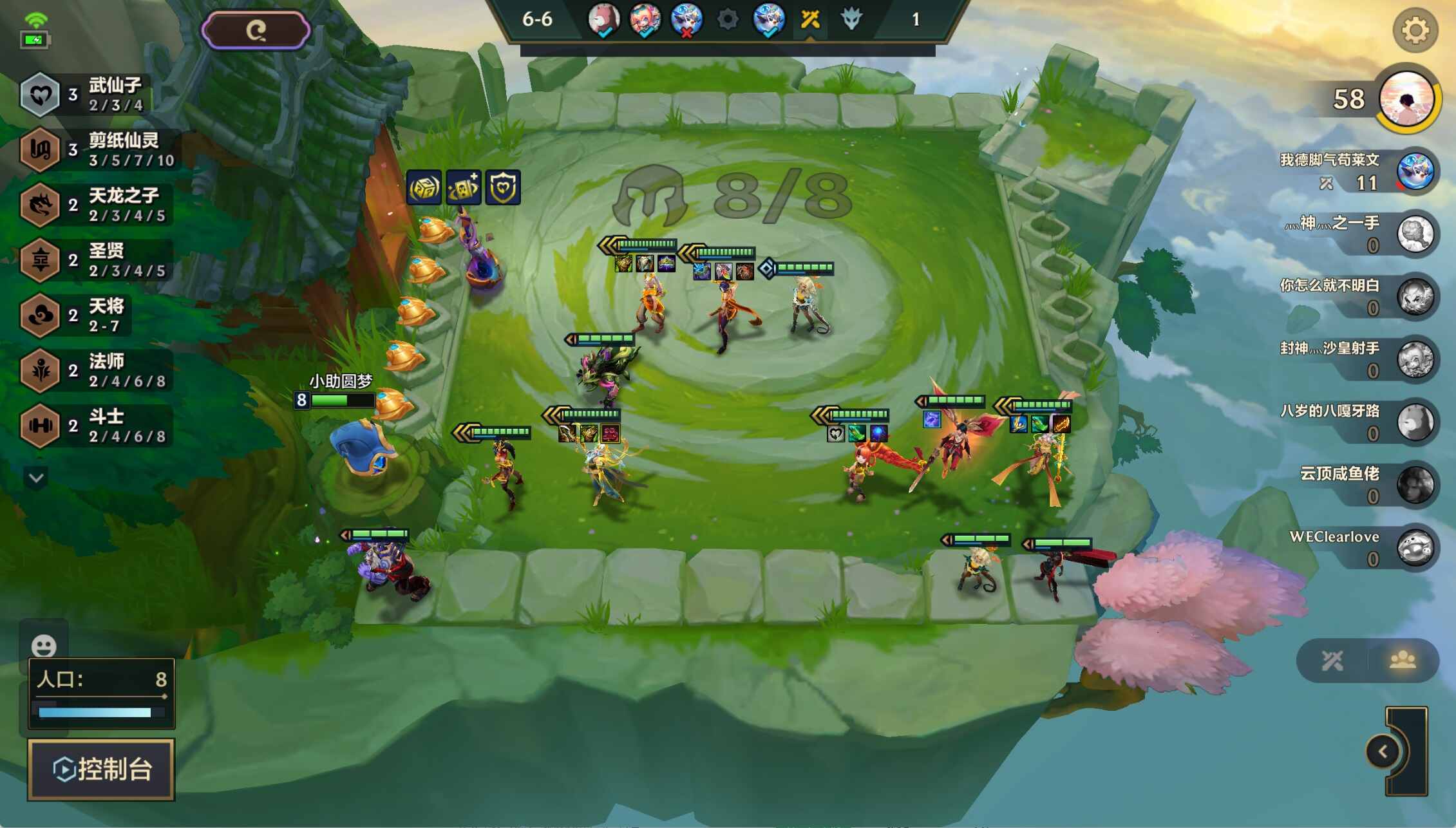Show the 圣贤 trait details
The image size is (1456, 828).
(97, 260)
